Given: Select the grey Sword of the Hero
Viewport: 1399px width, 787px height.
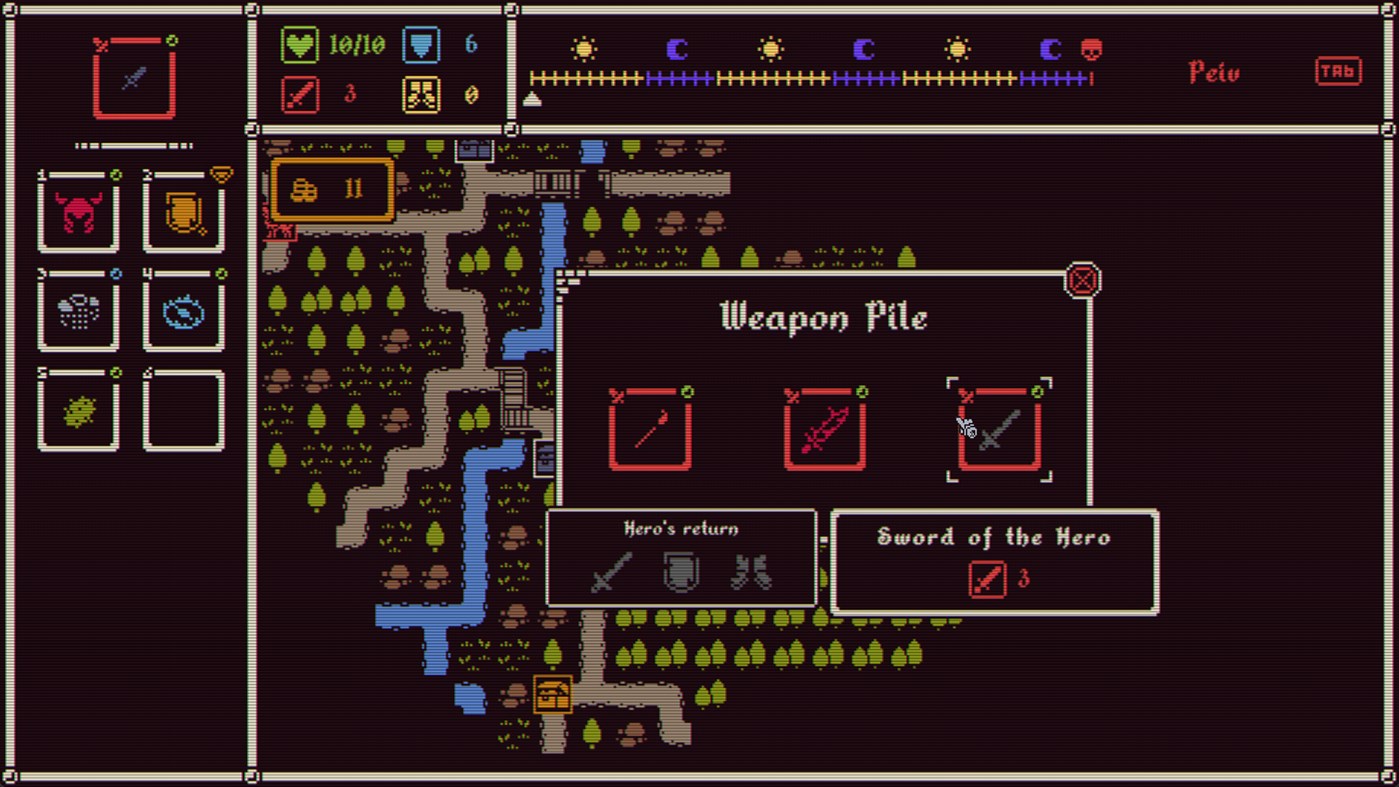Looking at the screenshot, I should (x=996, y=430).
